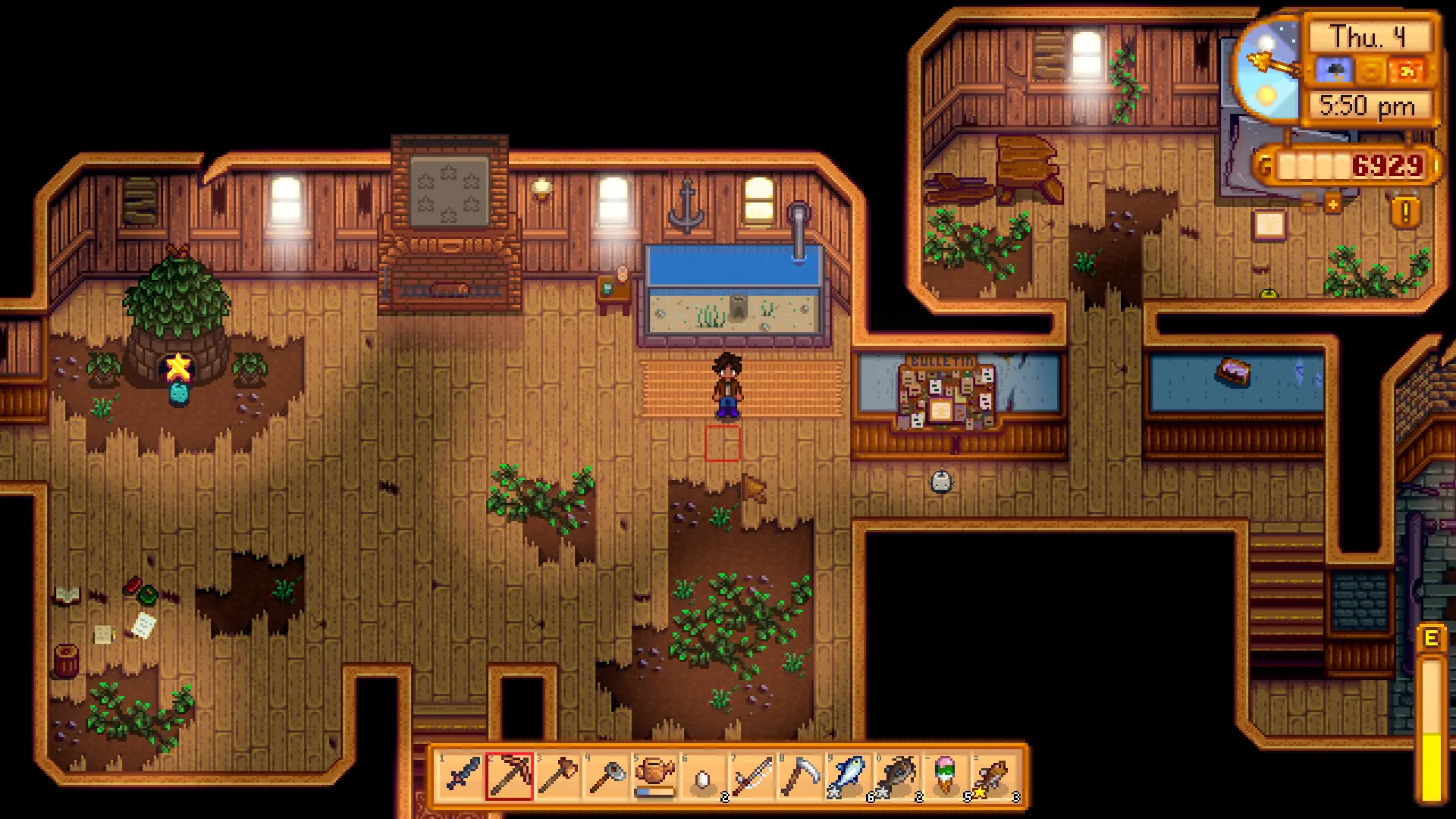Choose the hoe in the hotbar

coord(607,777)
